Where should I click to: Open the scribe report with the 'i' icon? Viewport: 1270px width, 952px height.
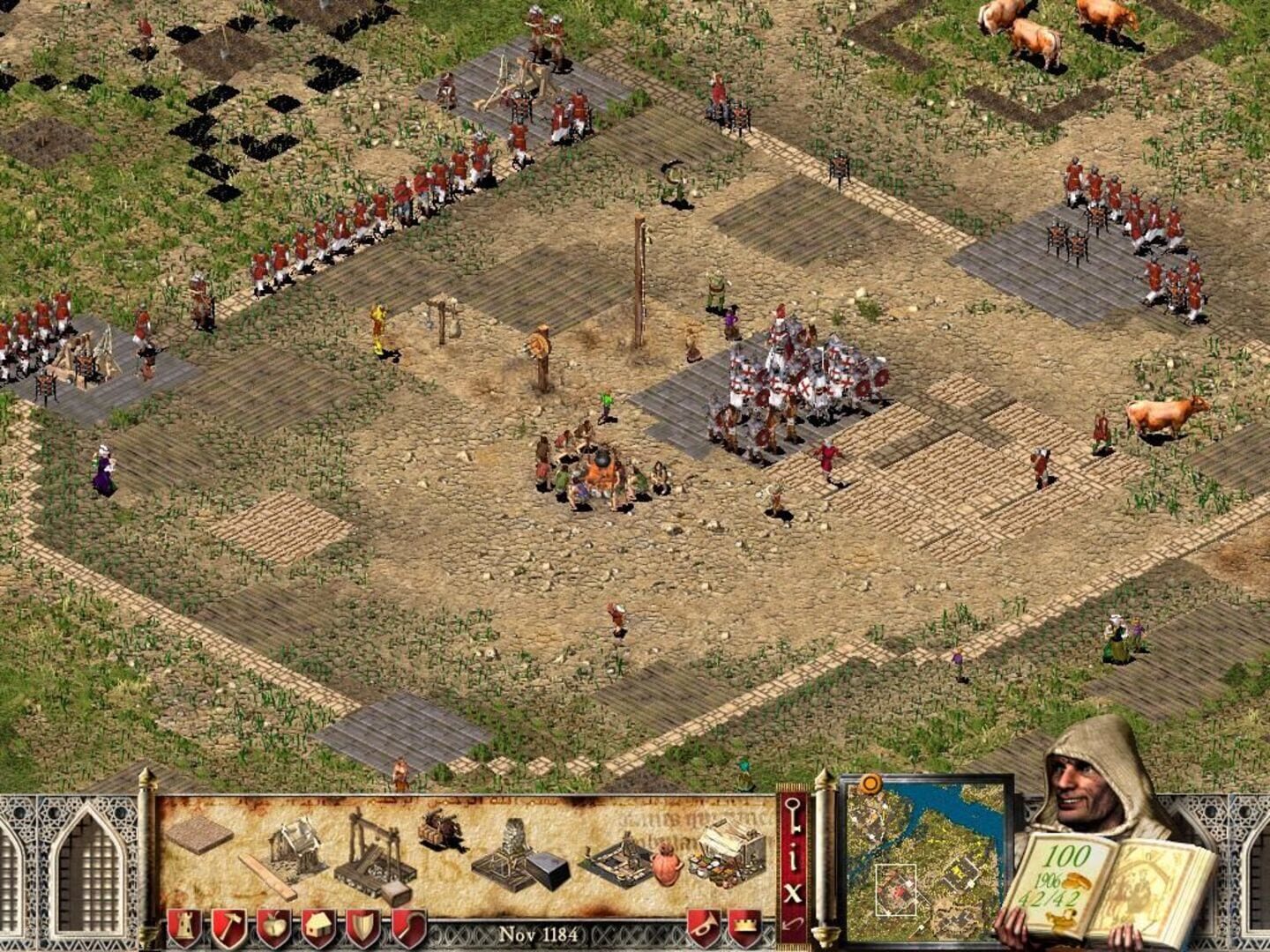791,856
